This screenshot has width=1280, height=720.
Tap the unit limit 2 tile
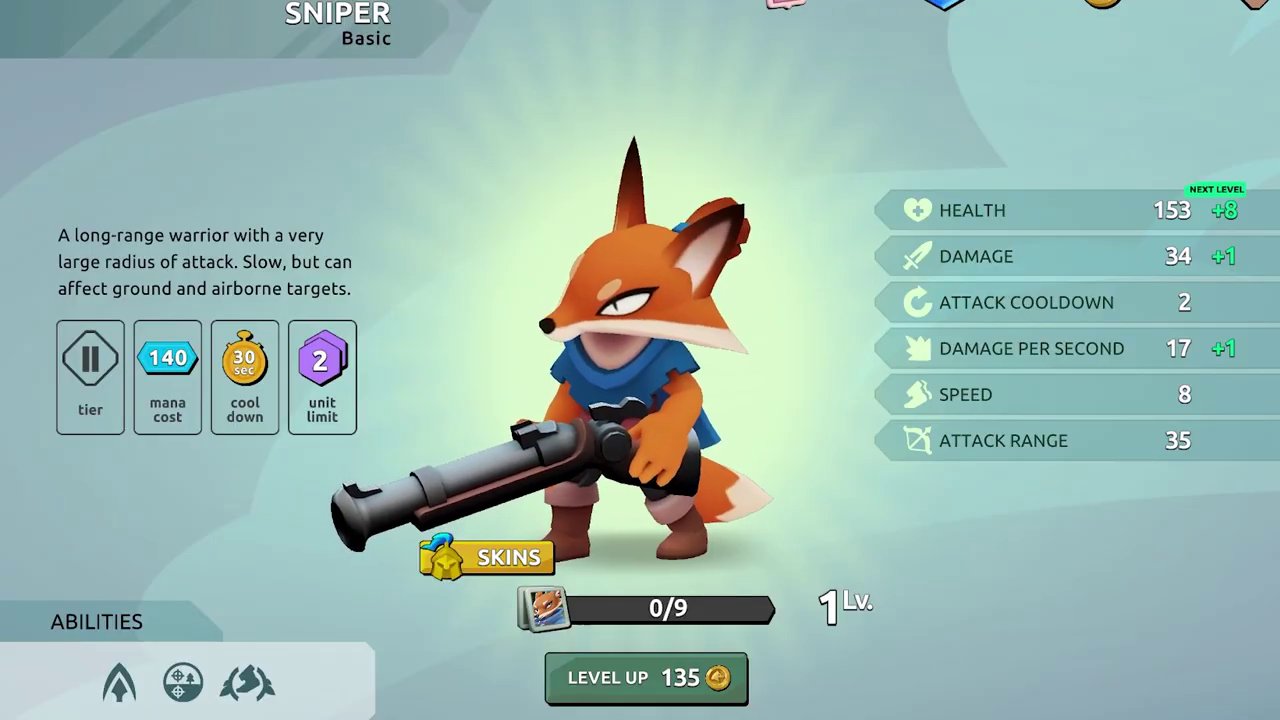322,377
